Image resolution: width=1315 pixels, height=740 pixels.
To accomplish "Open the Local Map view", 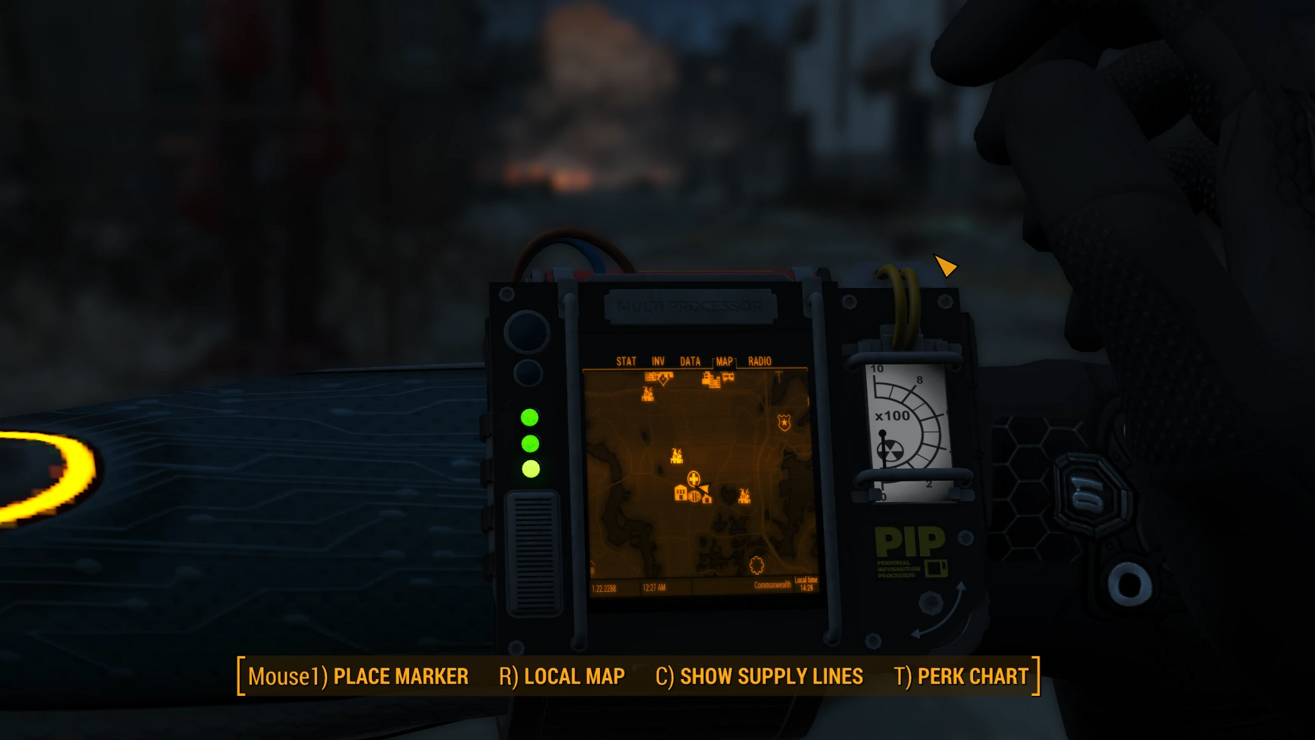I will coord(562,677).
